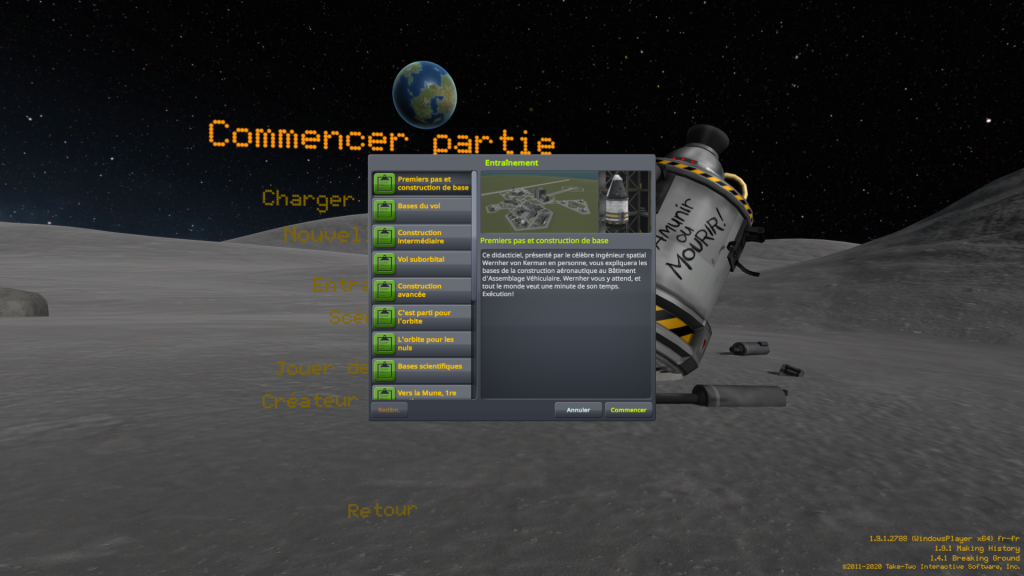Select the Bases scientifiques tutorial
The image size is (1024, 576).
(423, 370)
